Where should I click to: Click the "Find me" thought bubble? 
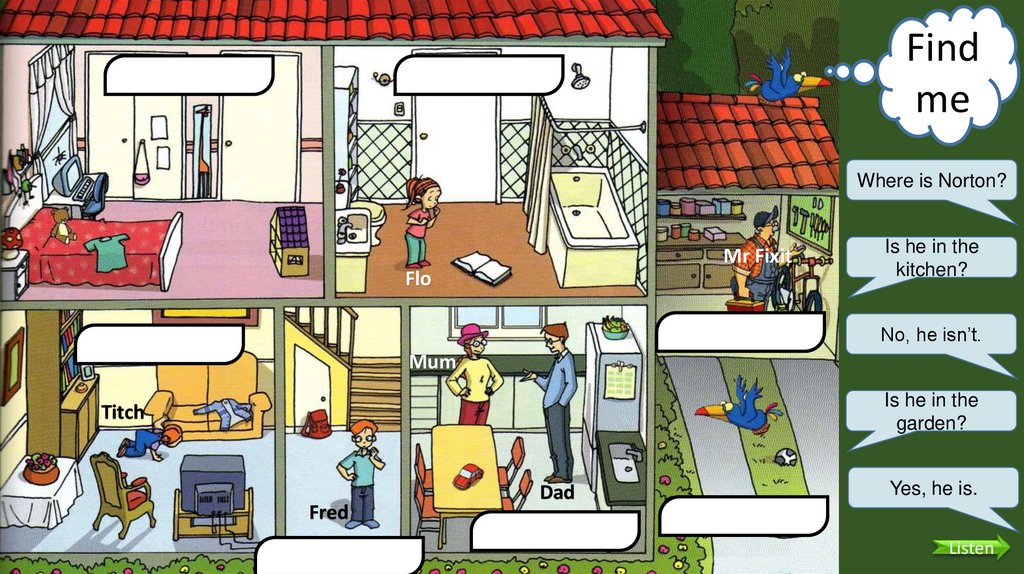[x=942, y=73]
